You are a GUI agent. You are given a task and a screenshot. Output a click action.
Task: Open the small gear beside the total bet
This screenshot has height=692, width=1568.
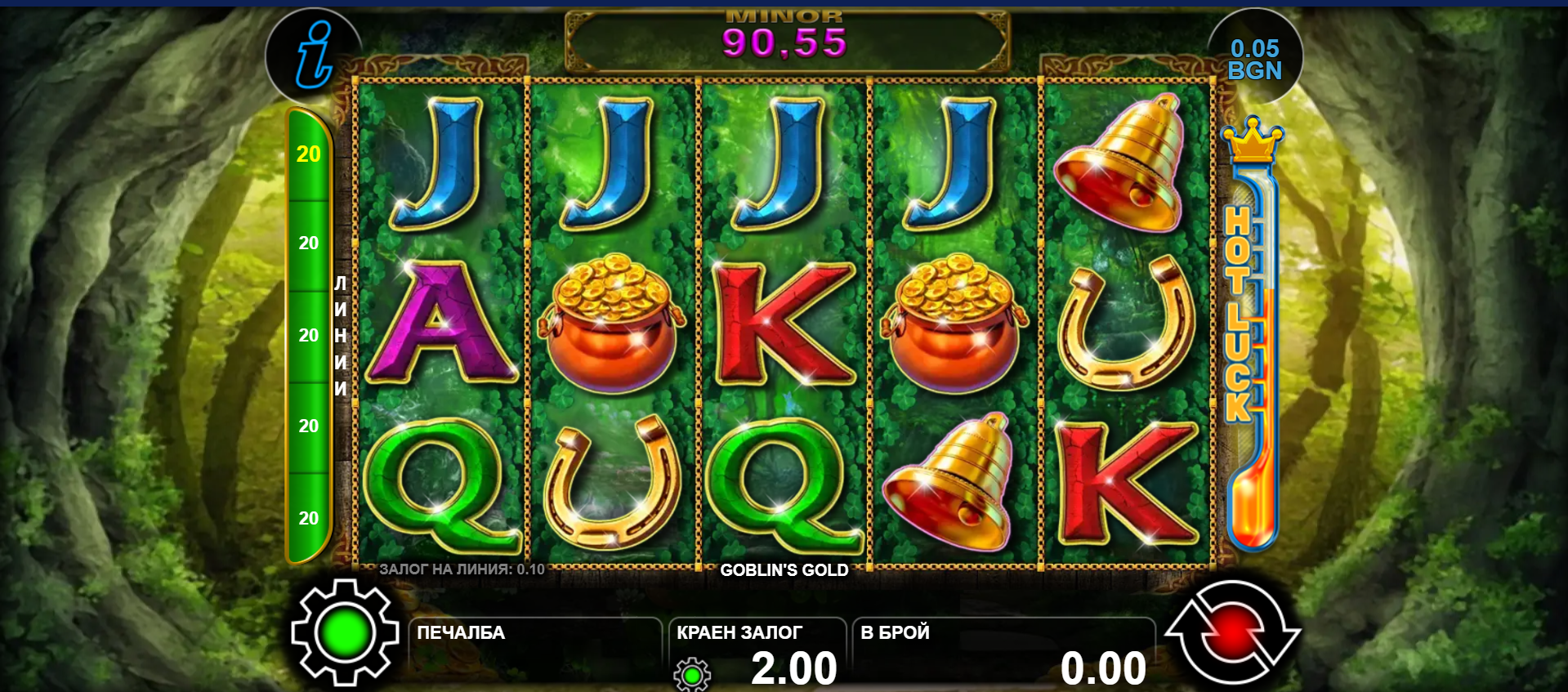pos(692,675)
